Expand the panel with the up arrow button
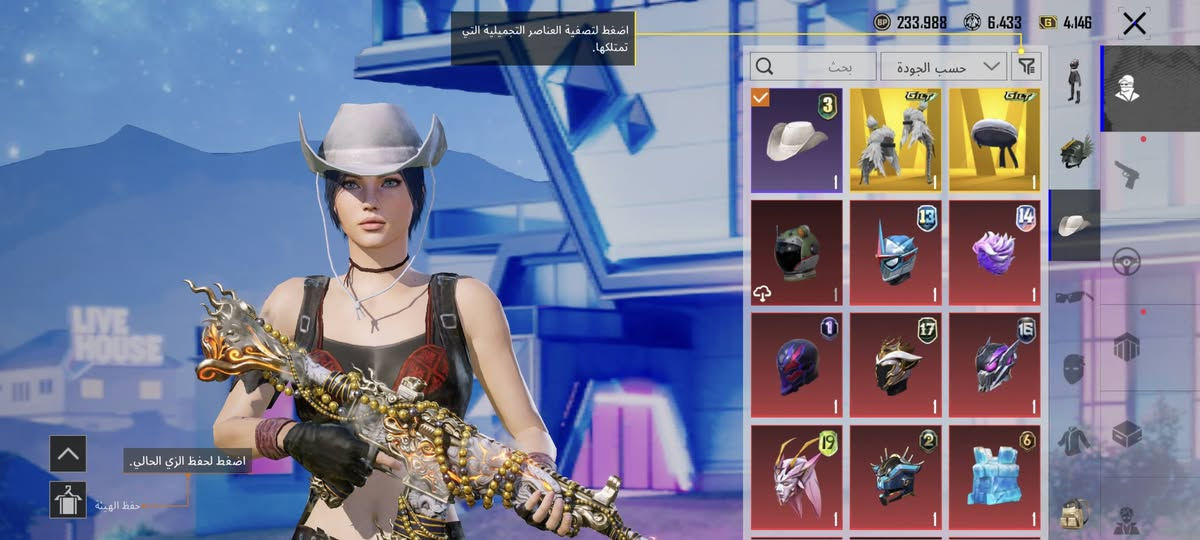The height and width of the screenshot is (540, 1200). [x=68, y=453]
